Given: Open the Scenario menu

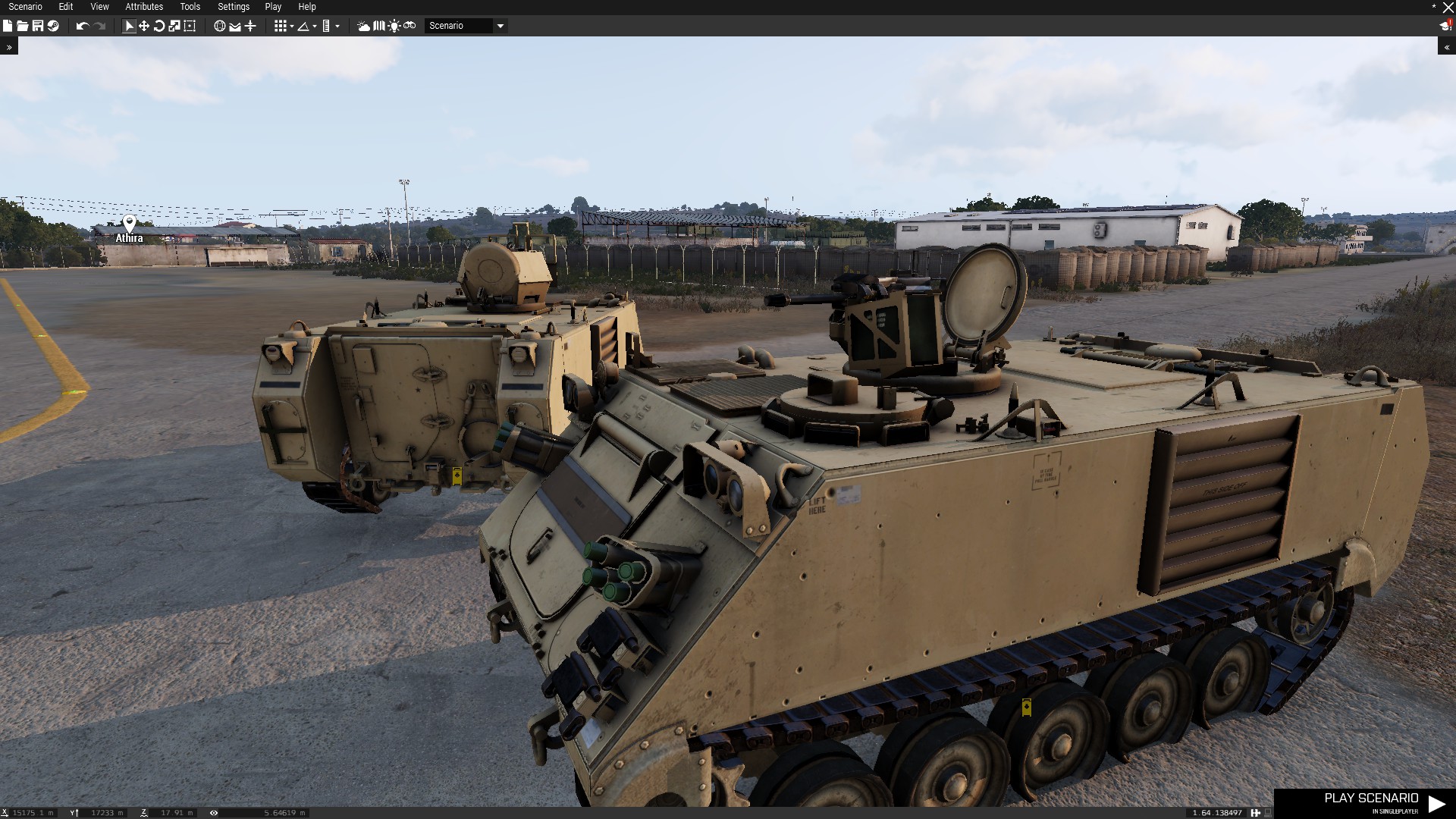Looking at the screenshot, I should click(x=25, y=7).
